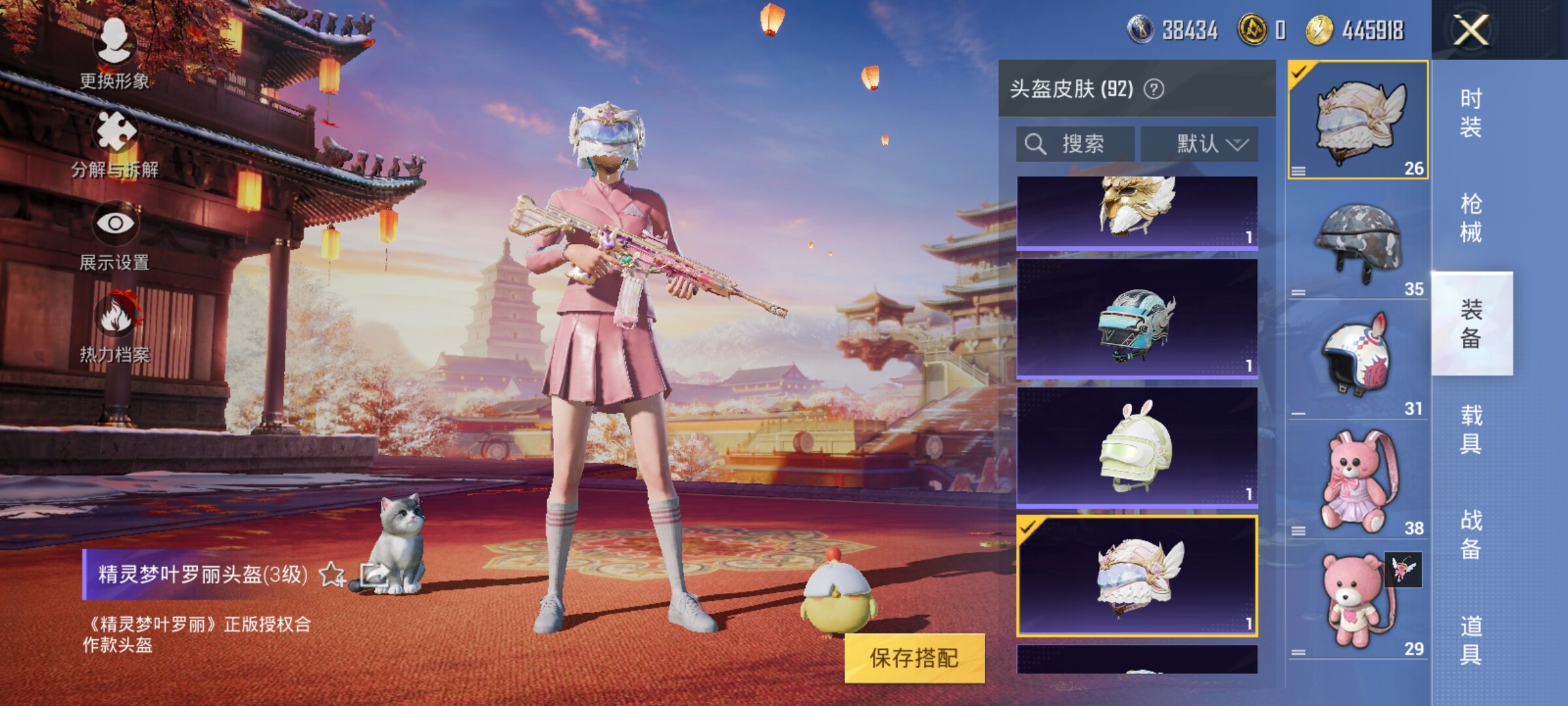Open 展示设置 display settings
1568x706 pixels.
point(115,235)
